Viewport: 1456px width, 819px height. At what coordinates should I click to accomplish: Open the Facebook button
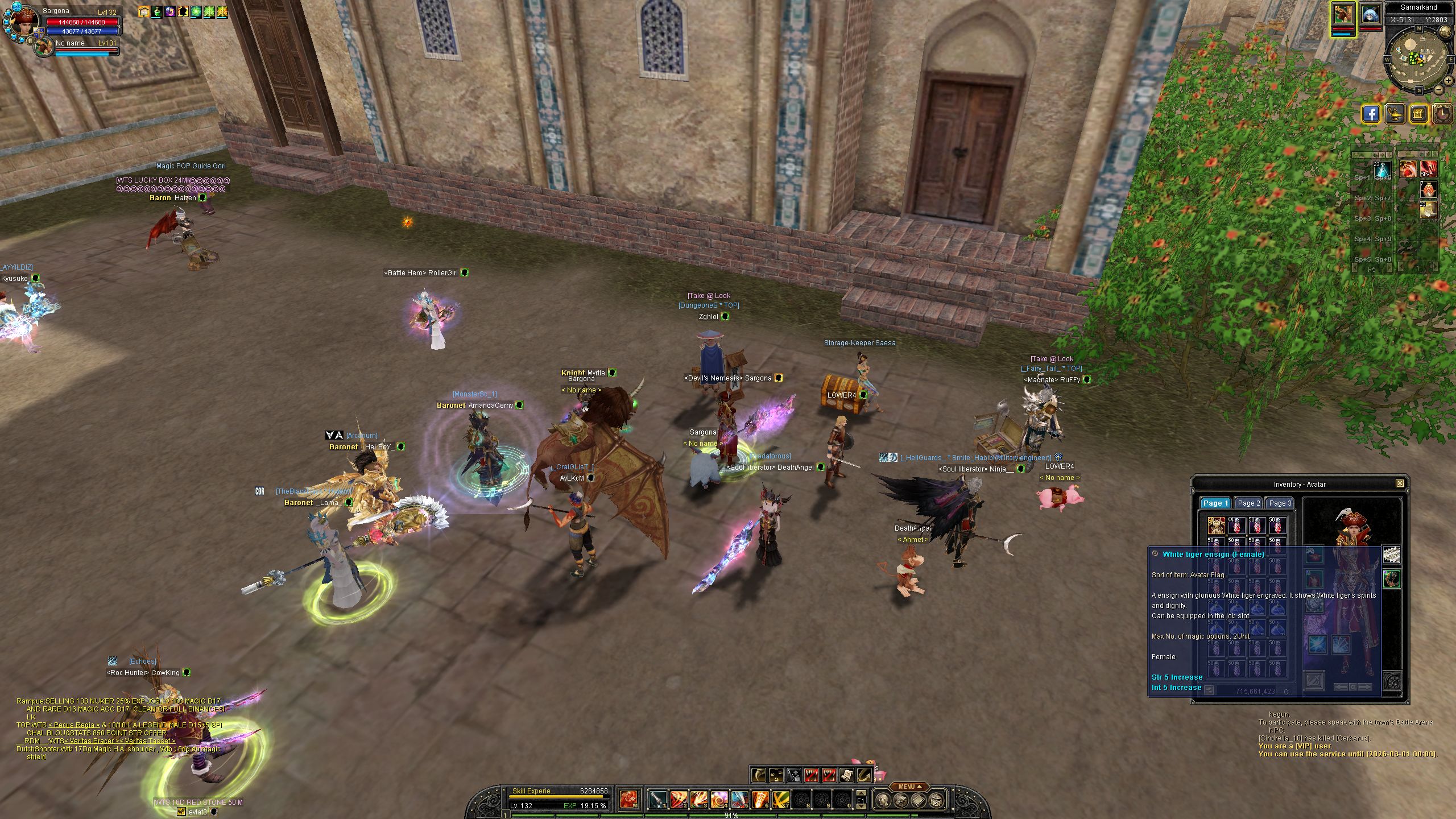click(x=1371, y=114)
